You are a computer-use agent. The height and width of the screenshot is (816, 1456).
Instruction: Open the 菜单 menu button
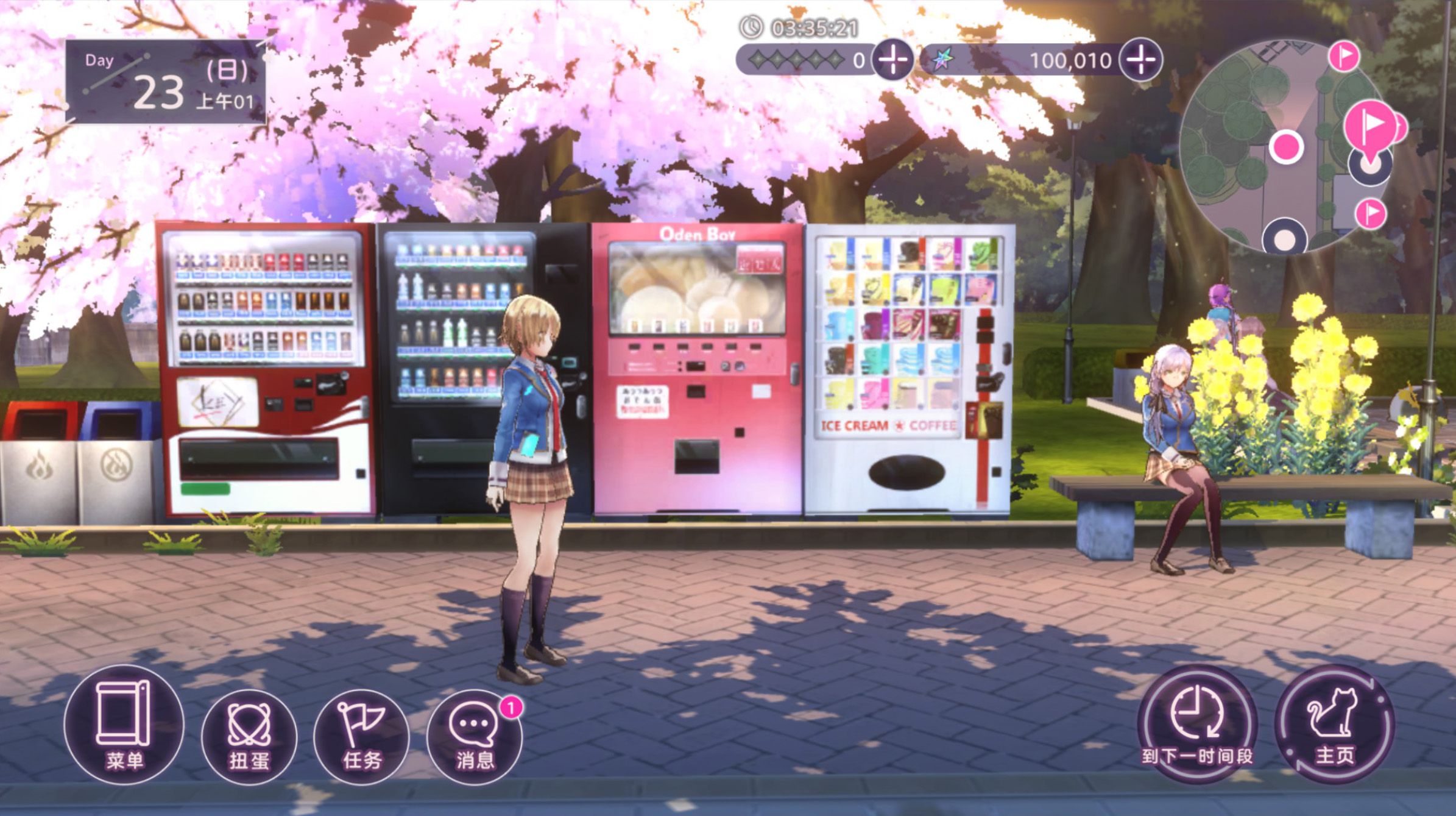pos(124,725)
